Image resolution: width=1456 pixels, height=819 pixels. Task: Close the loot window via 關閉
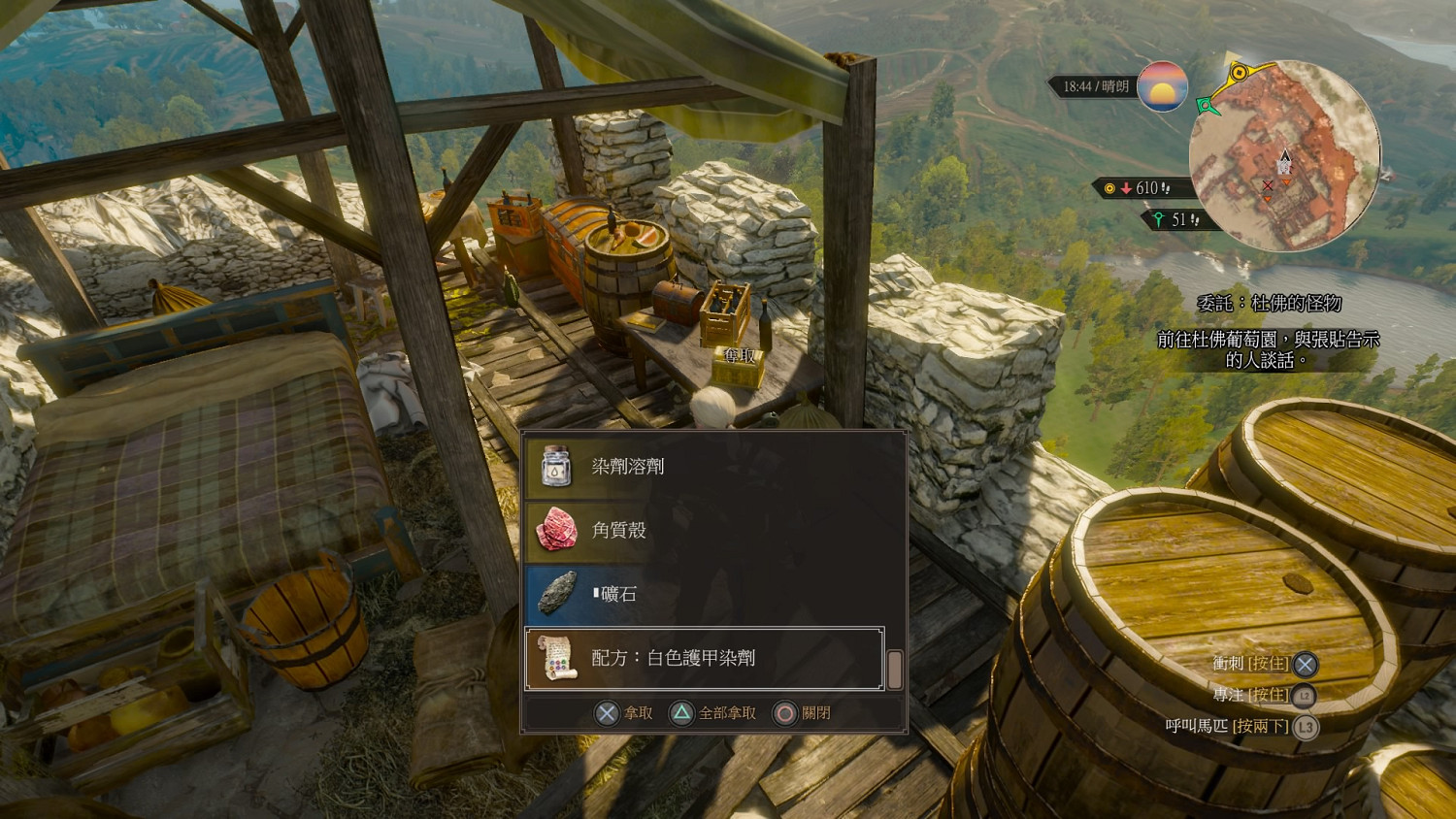pos(803,713)
